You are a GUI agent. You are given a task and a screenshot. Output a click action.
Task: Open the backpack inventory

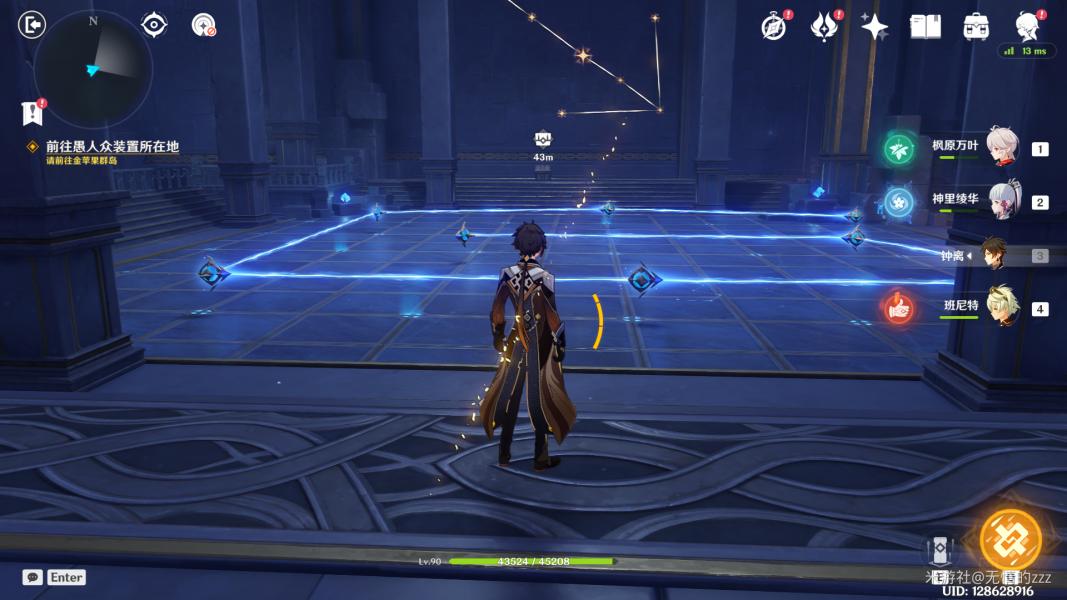pyautogui.click(x=976, y=27)
